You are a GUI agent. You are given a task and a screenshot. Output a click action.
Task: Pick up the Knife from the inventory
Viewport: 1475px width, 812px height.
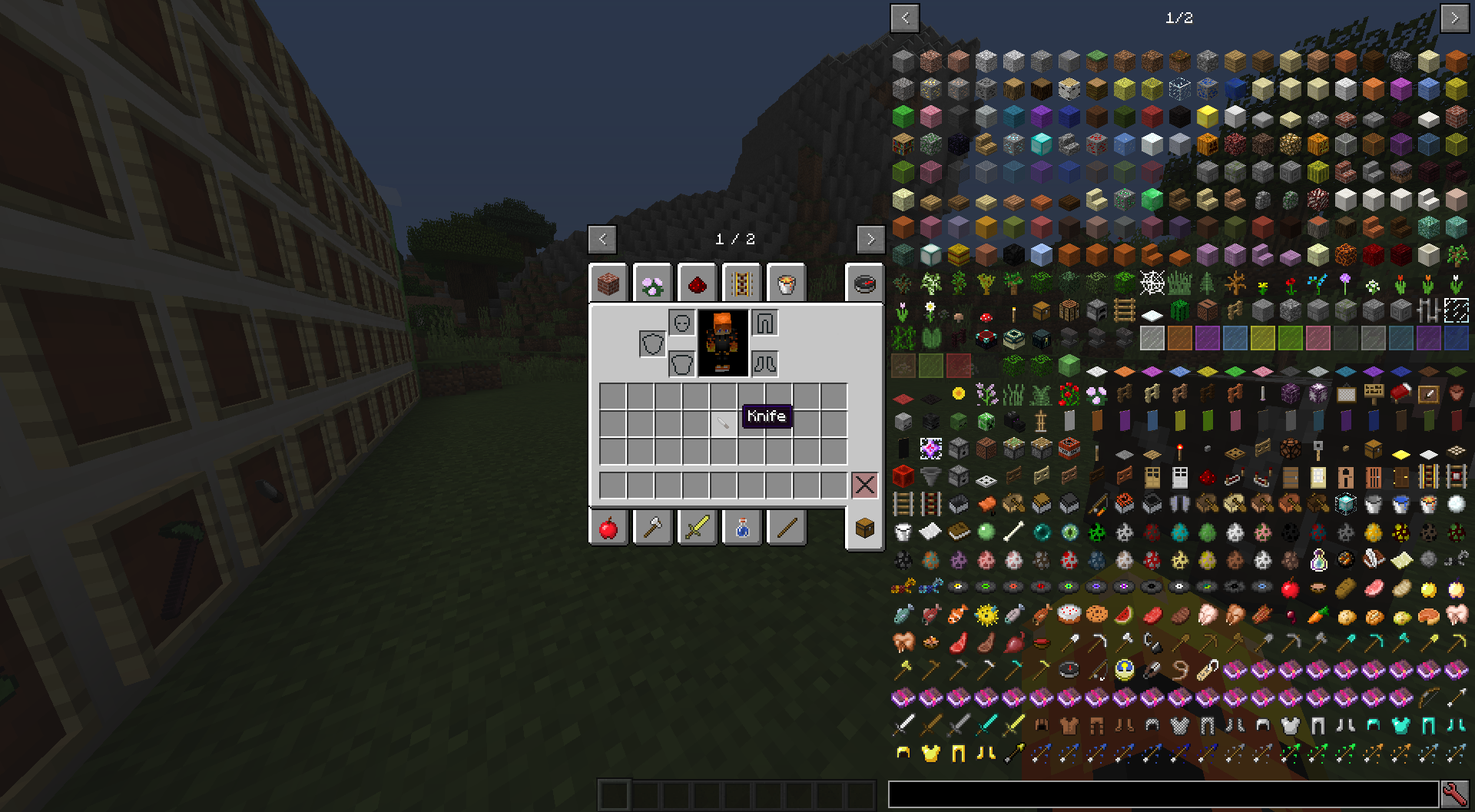723,423
